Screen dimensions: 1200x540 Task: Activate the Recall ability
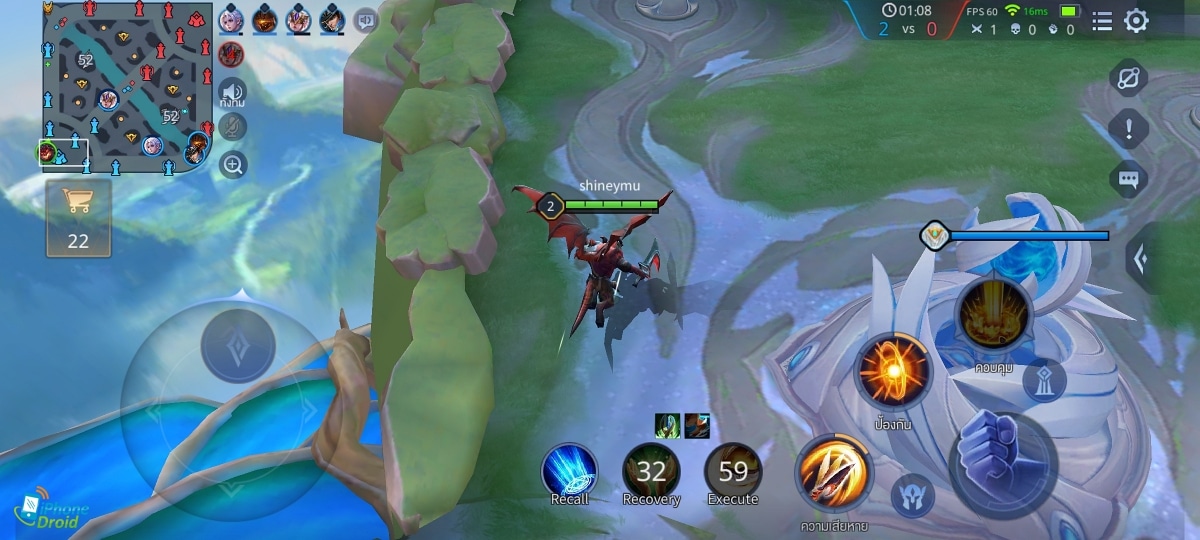(570, 470)
